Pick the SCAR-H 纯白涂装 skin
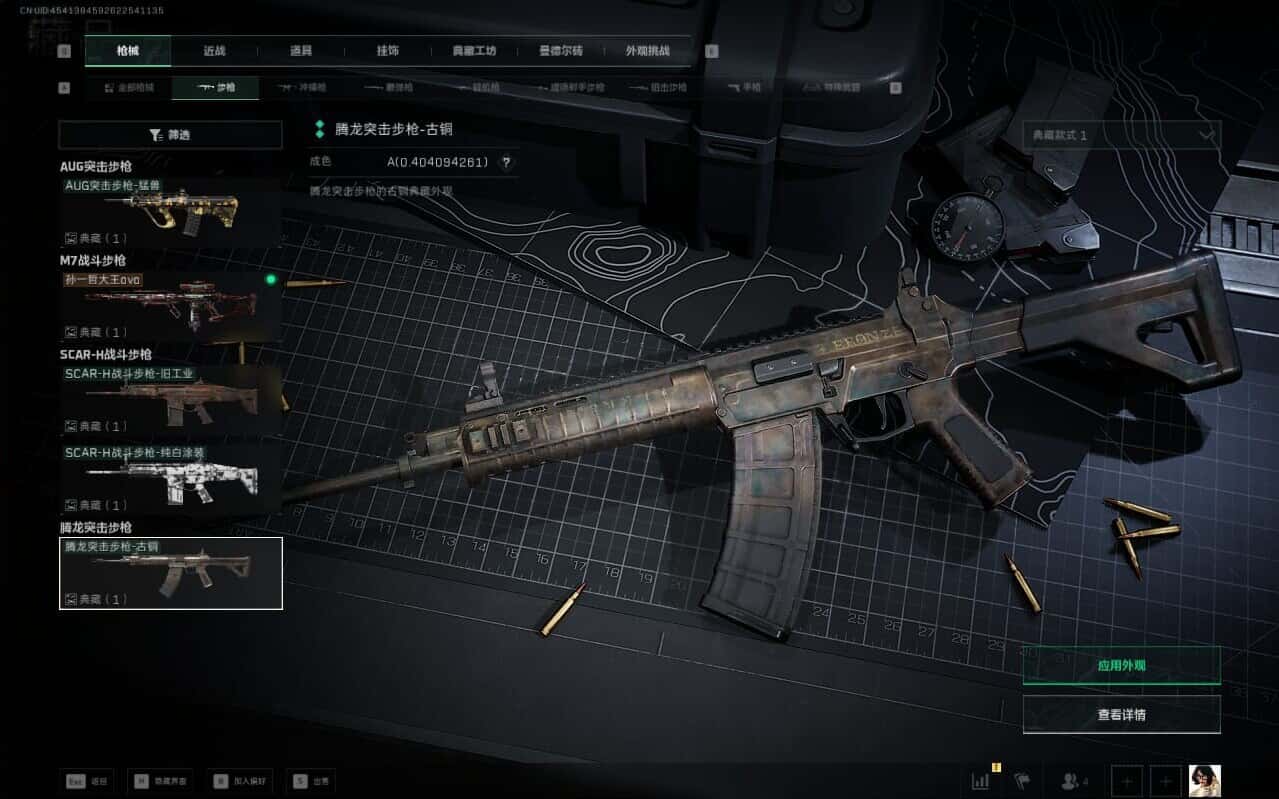The width and height of the screenshot is (1279, 799). point(170,479)
